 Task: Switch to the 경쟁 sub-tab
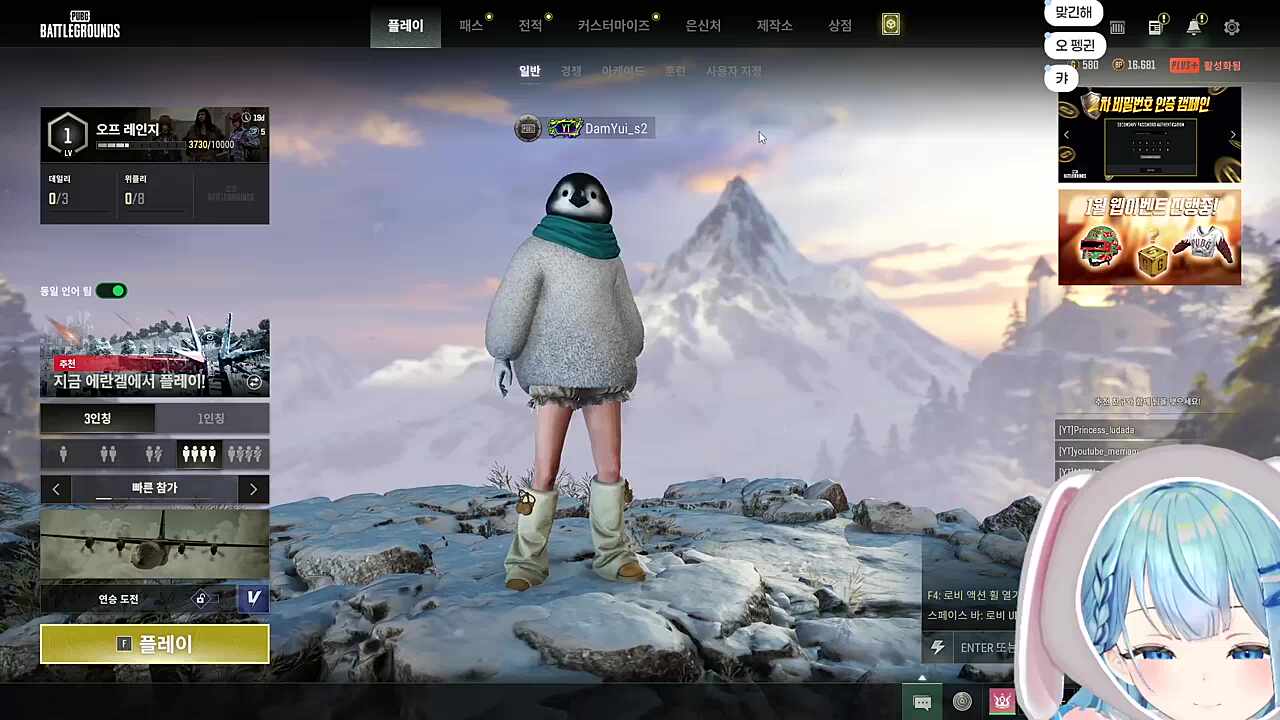tap(570, 70)
